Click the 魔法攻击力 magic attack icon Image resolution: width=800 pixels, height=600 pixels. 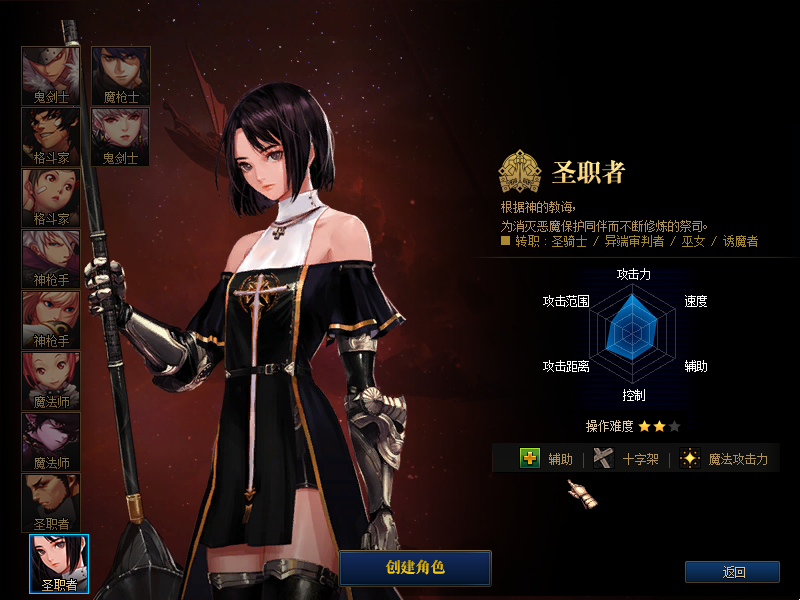689,458
